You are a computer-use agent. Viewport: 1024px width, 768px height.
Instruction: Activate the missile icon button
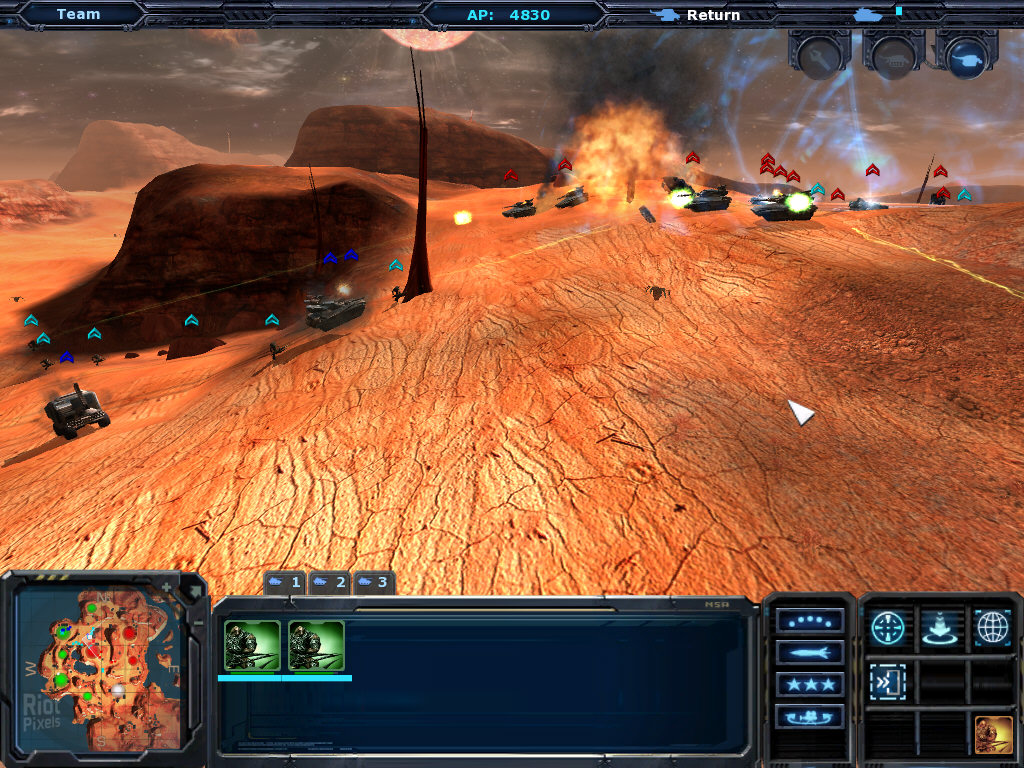click(809, 652)
